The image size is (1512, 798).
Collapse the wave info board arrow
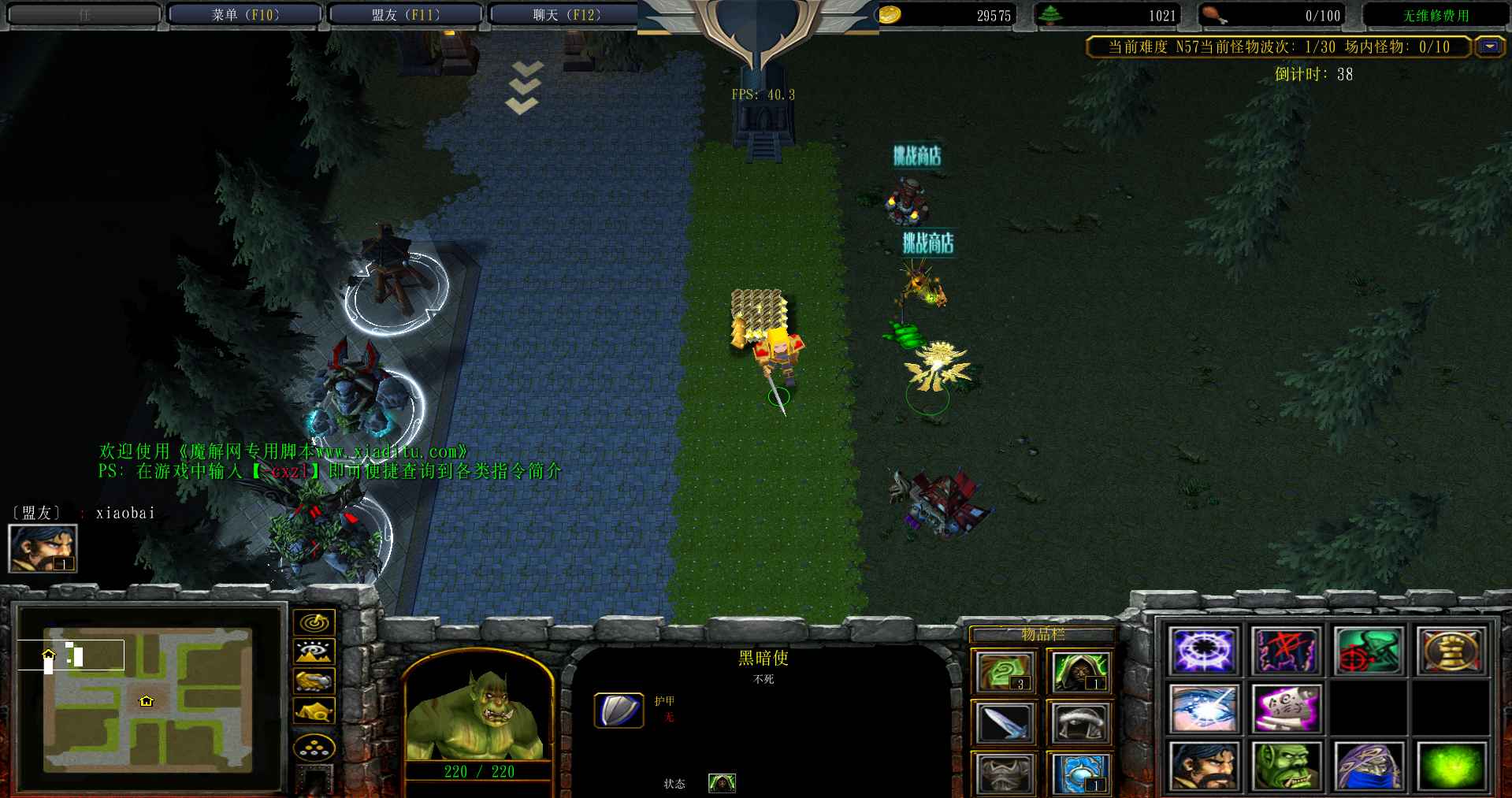[x=1488, y=47]
